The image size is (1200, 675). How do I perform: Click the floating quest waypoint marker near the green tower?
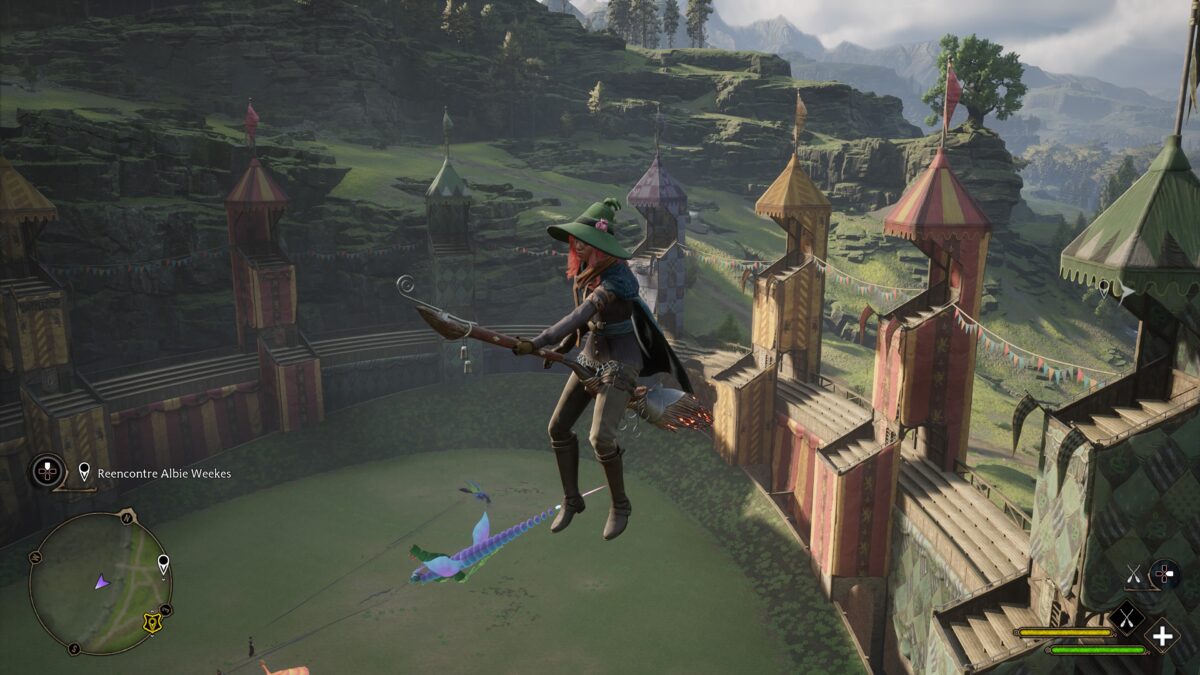(1102, 289)
